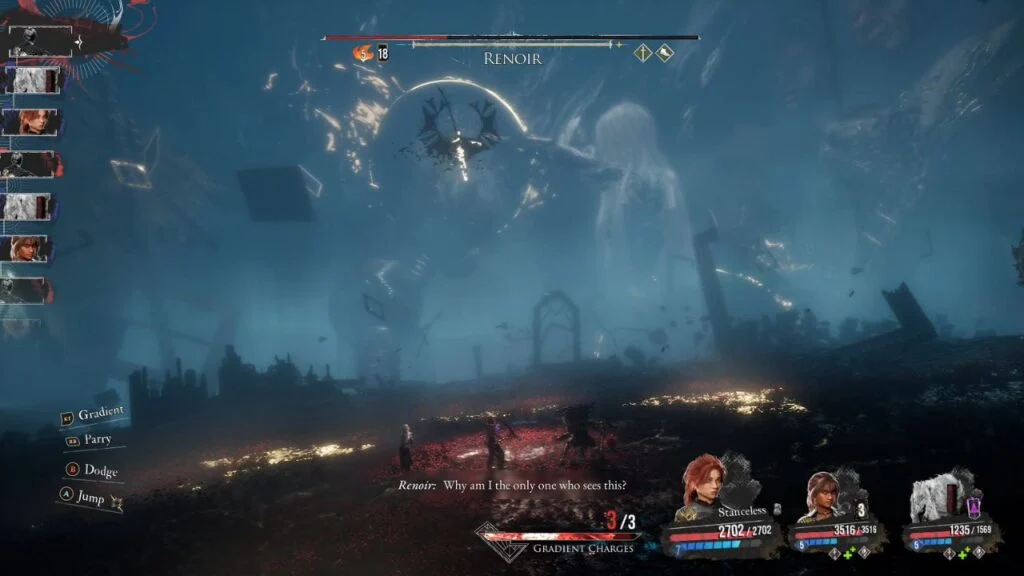Click the current-turn portrait atop the turn order
The height and width of the screenshot is (576, 1024).
pos(41,41)
